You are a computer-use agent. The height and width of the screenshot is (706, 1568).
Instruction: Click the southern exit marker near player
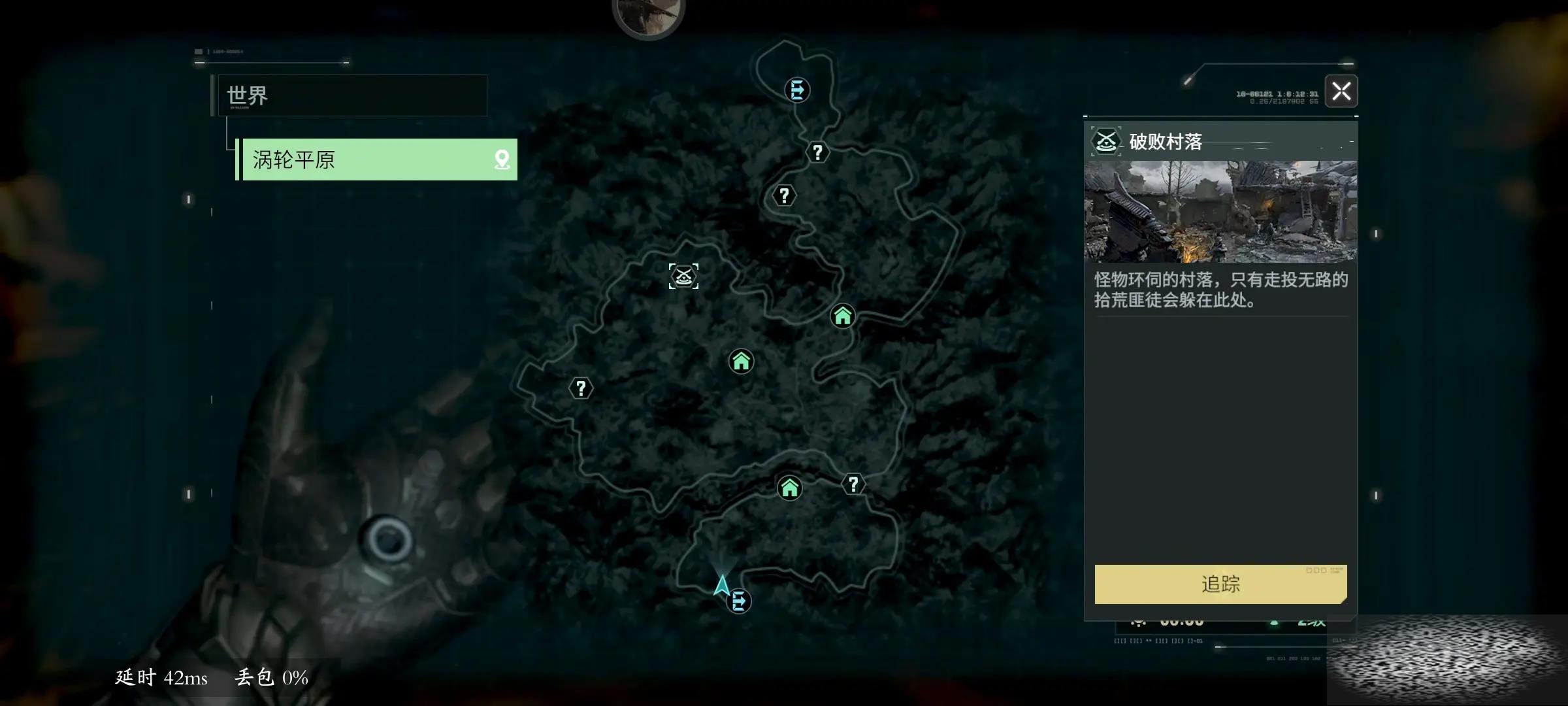(739, 601)
